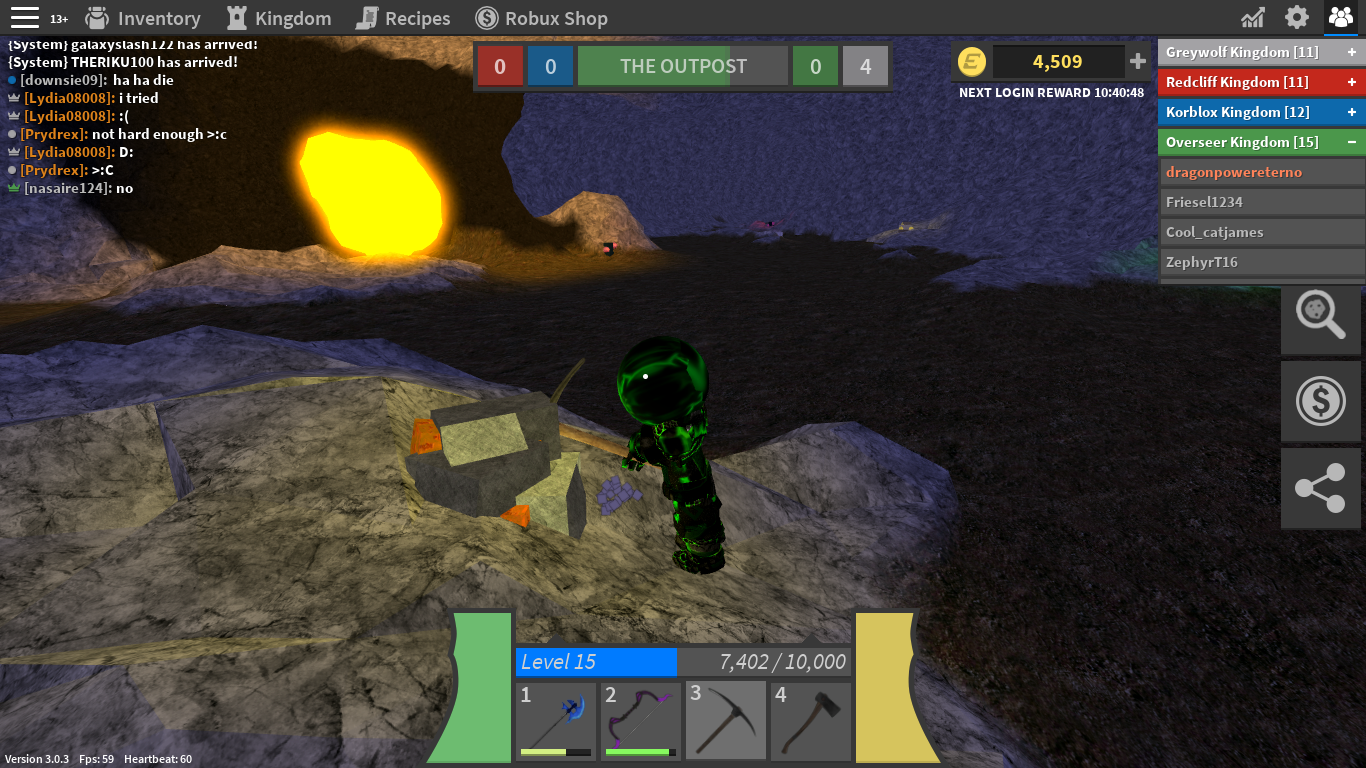Expand the Greywolf Kingdom team list
The image size is (1366, 768).
point(1352,52)
